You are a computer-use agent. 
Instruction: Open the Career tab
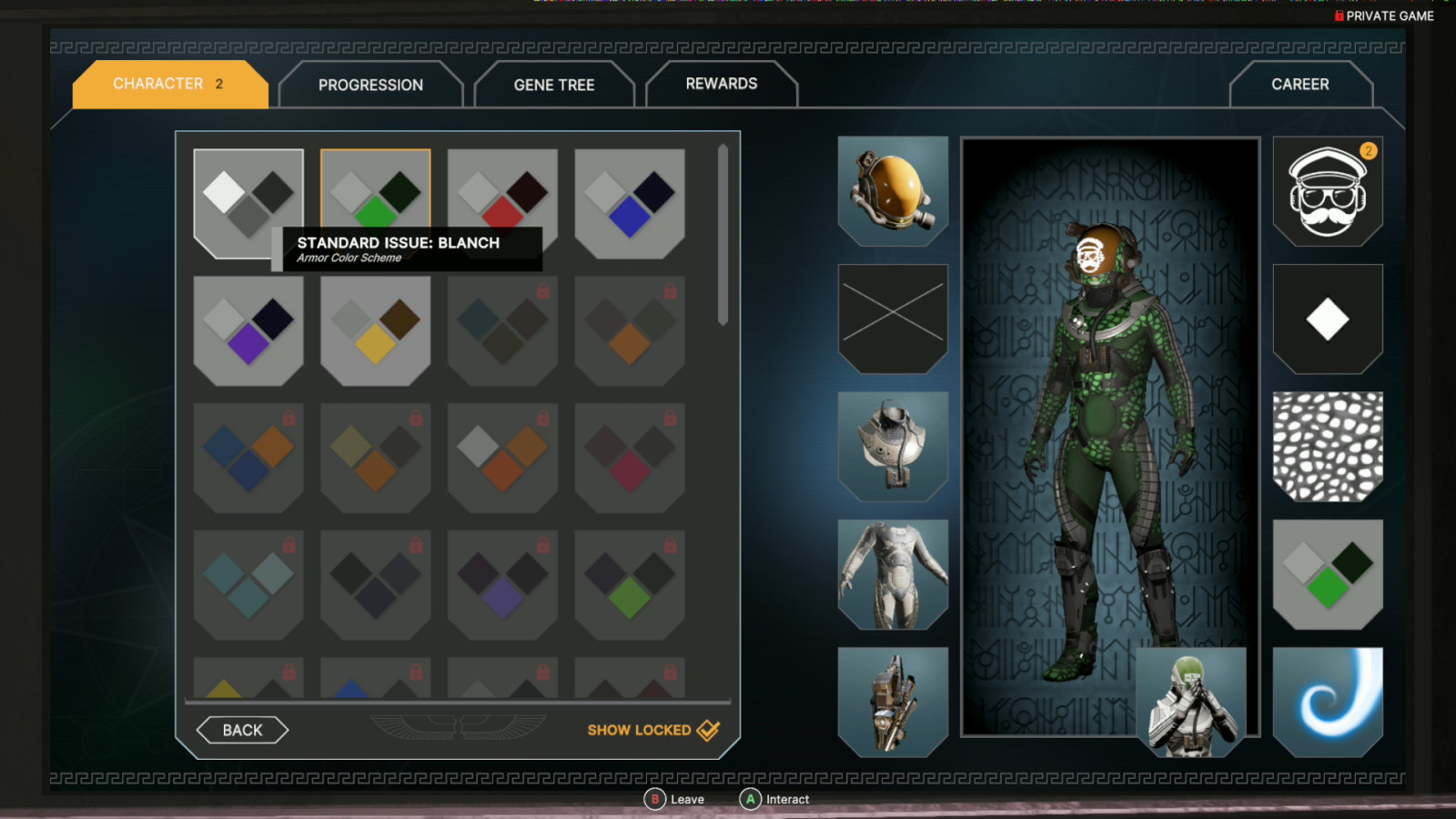coord(1299,85)
